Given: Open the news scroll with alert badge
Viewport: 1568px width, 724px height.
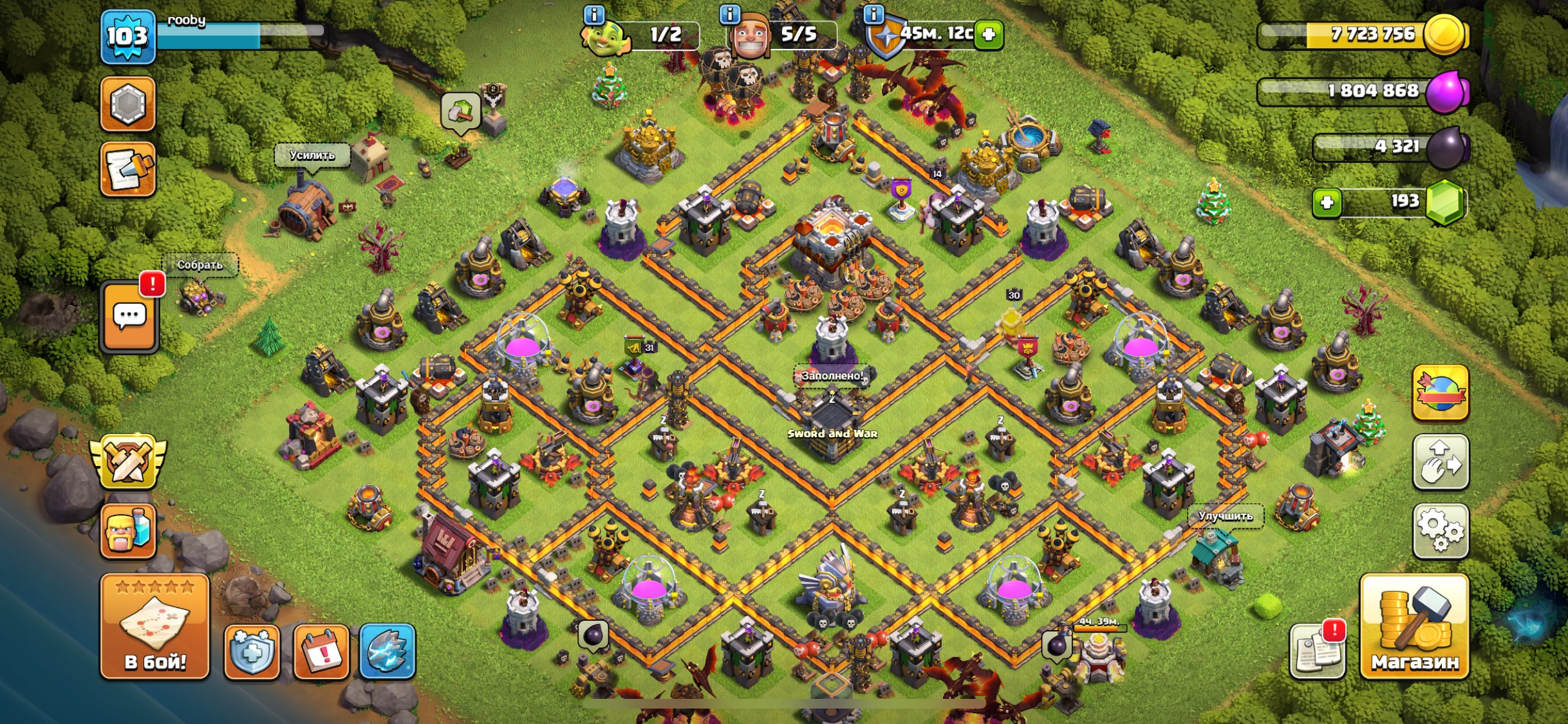Looking at the screenshot, I should click(x=1317, y=651).
